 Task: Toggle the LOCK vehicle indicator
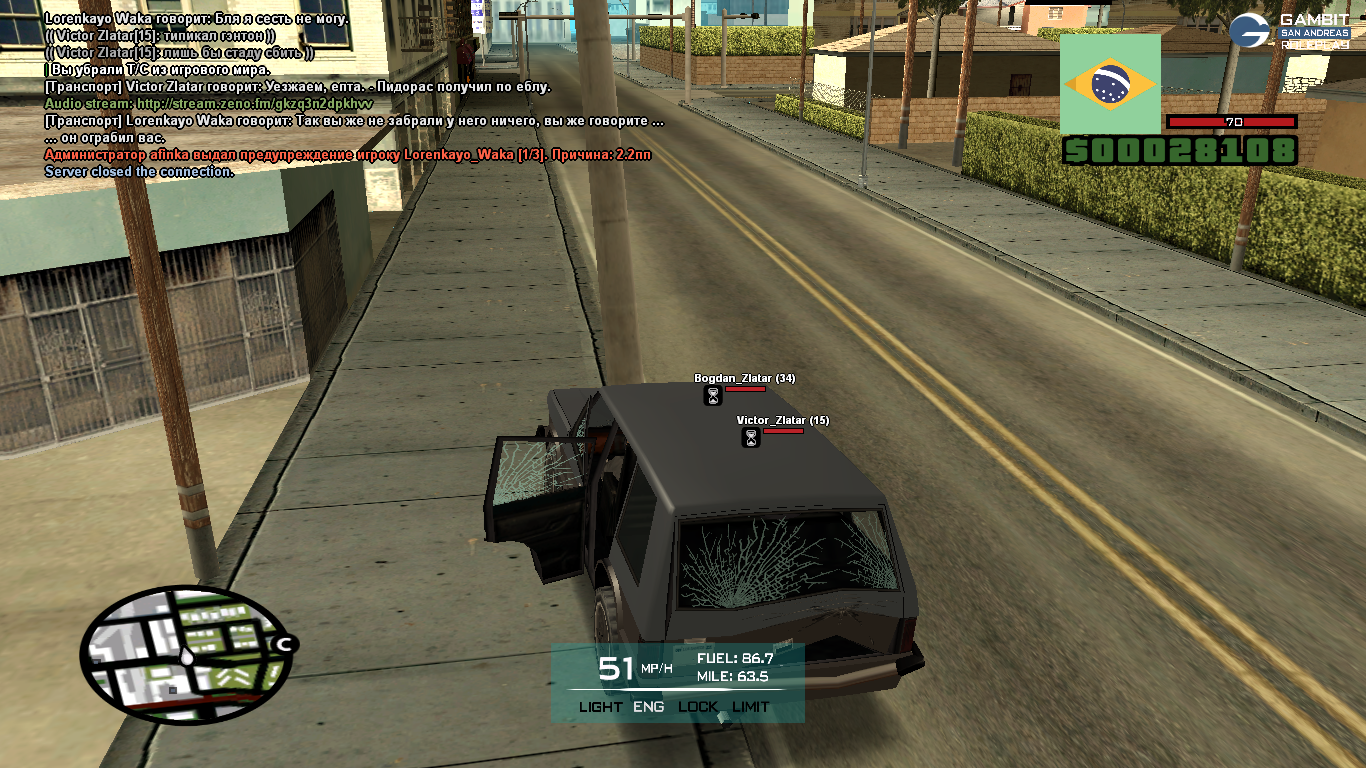pyautogui.click(x=698, y=707)
